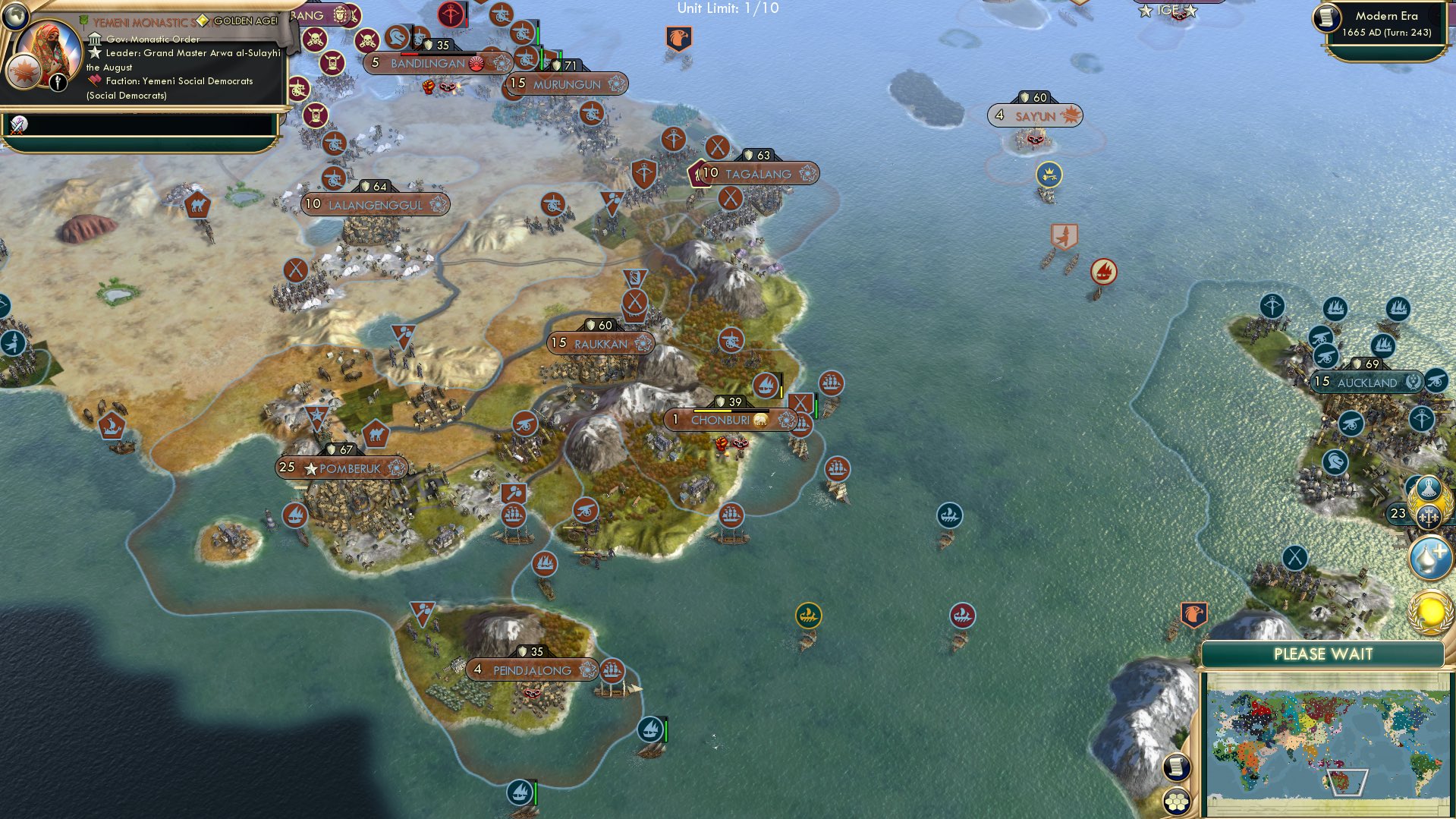Image resolution: width=1456 pixels, height=819 pixels.
Task: Open the notification log scroll icon
Action: (1177, 767)
